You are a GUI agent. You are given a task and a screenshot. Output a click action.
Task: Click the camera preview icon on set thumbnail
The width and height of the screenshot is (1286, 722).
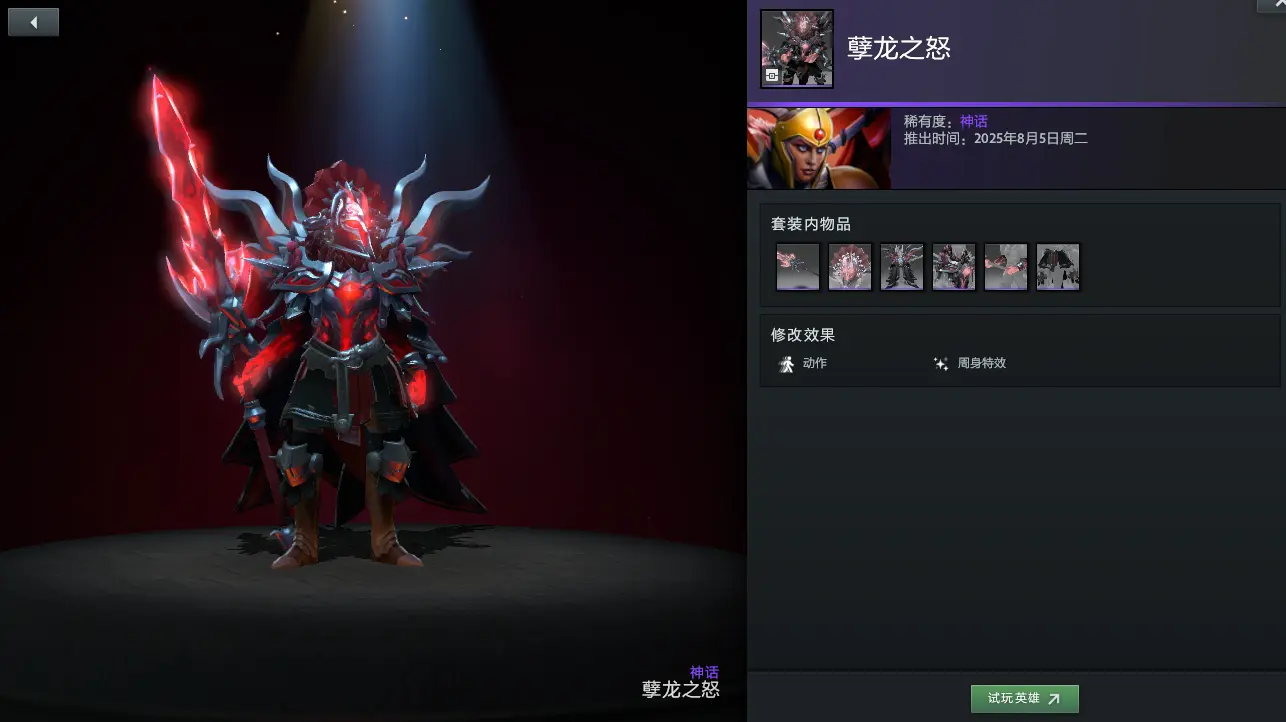point(772,76)
